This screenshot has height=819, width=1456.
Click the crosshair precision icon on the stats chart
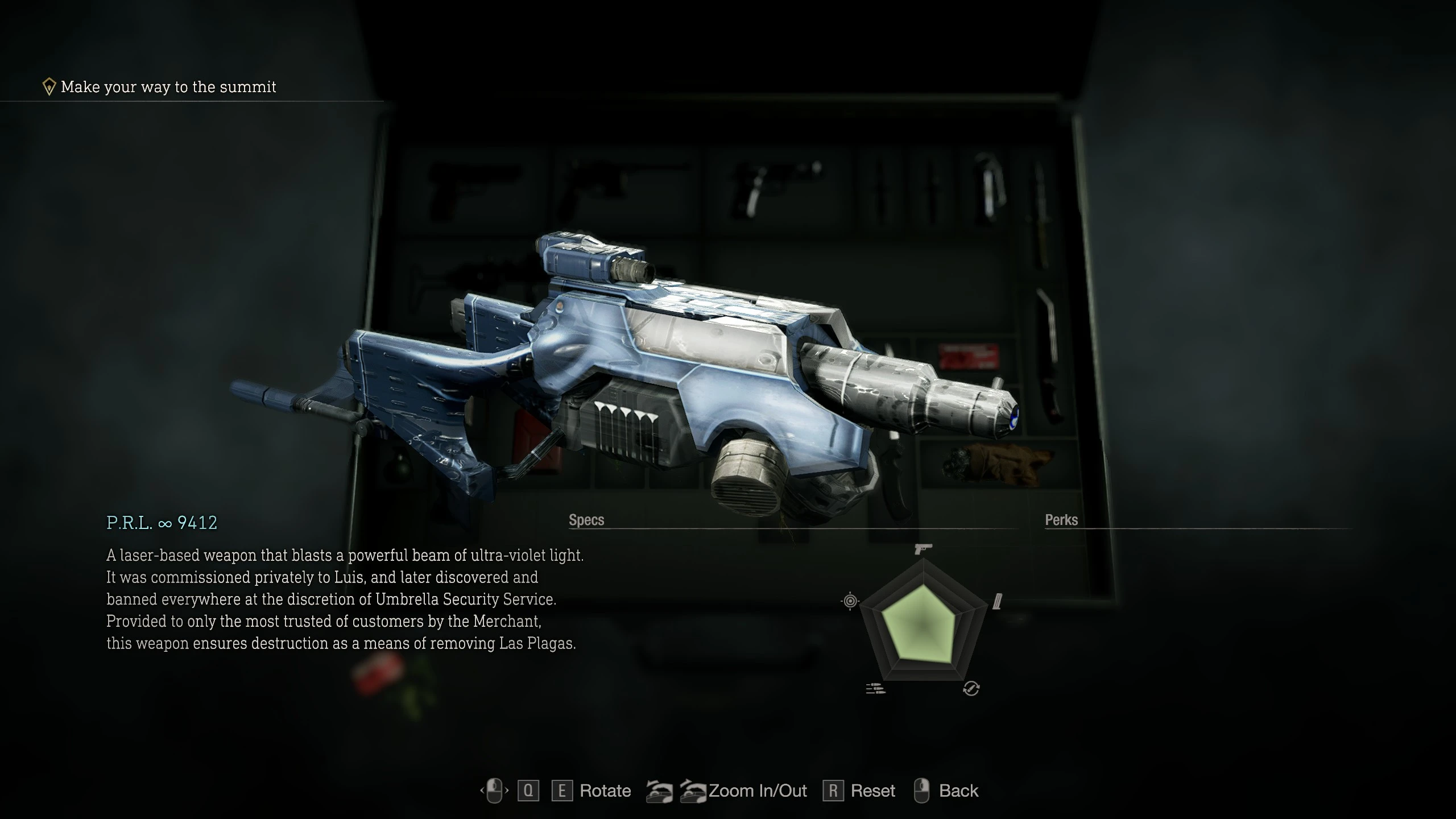pos(850,601)
